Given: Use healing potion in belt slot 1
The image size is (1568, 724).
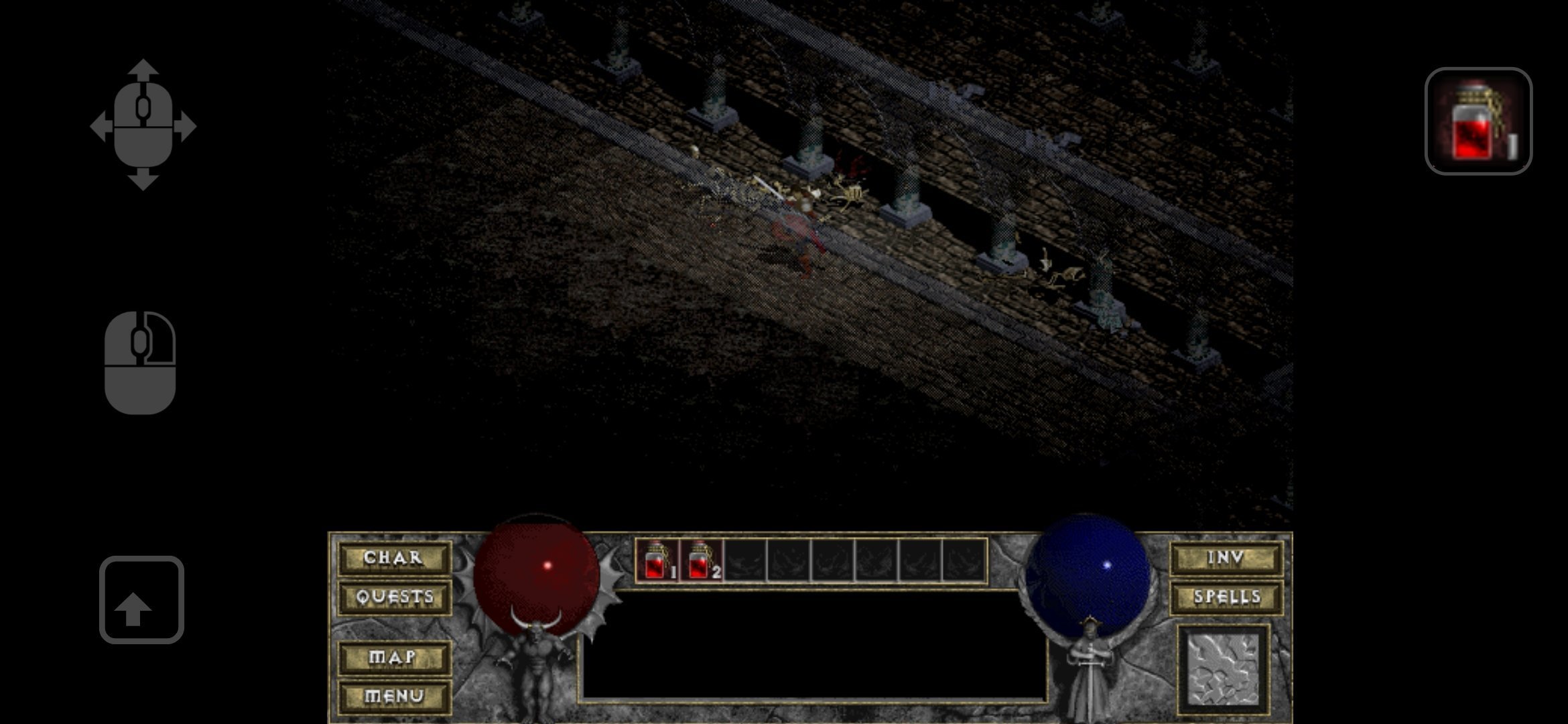Looking at the screenshot, I should [657, 560].
